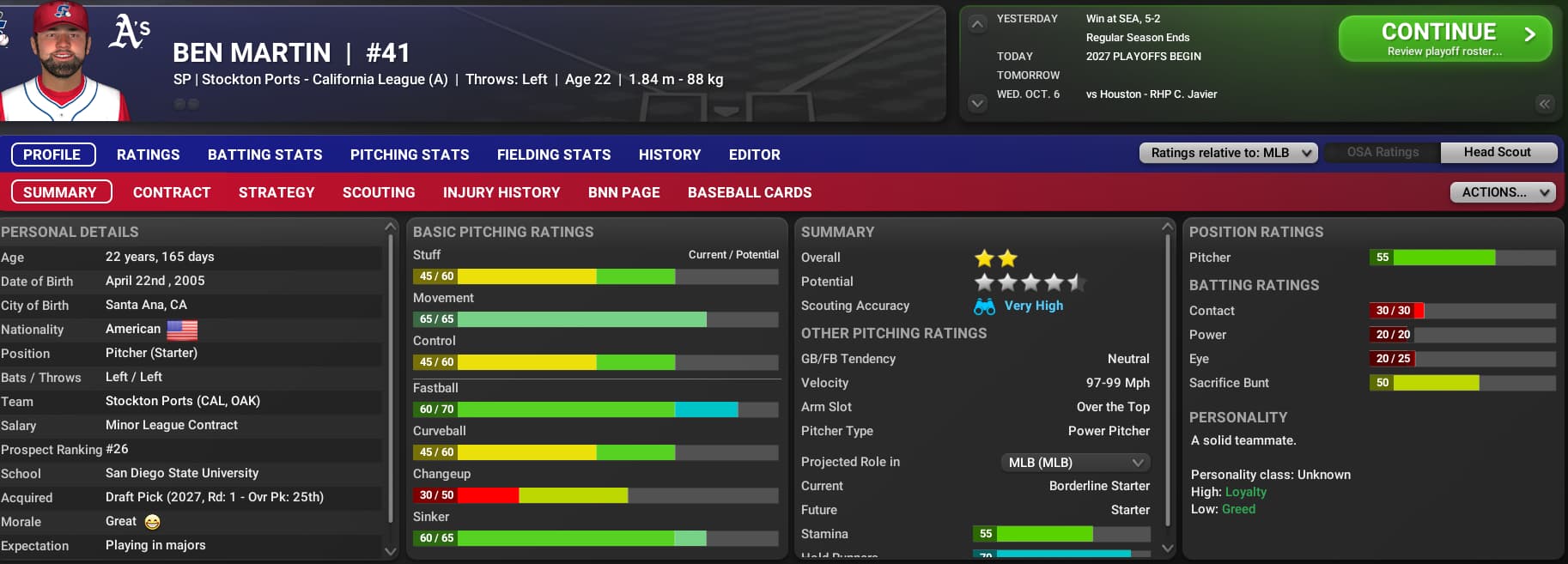Select the Editor tab
The width and height of the screenshot is (1568, 564).
click(754, 155)
